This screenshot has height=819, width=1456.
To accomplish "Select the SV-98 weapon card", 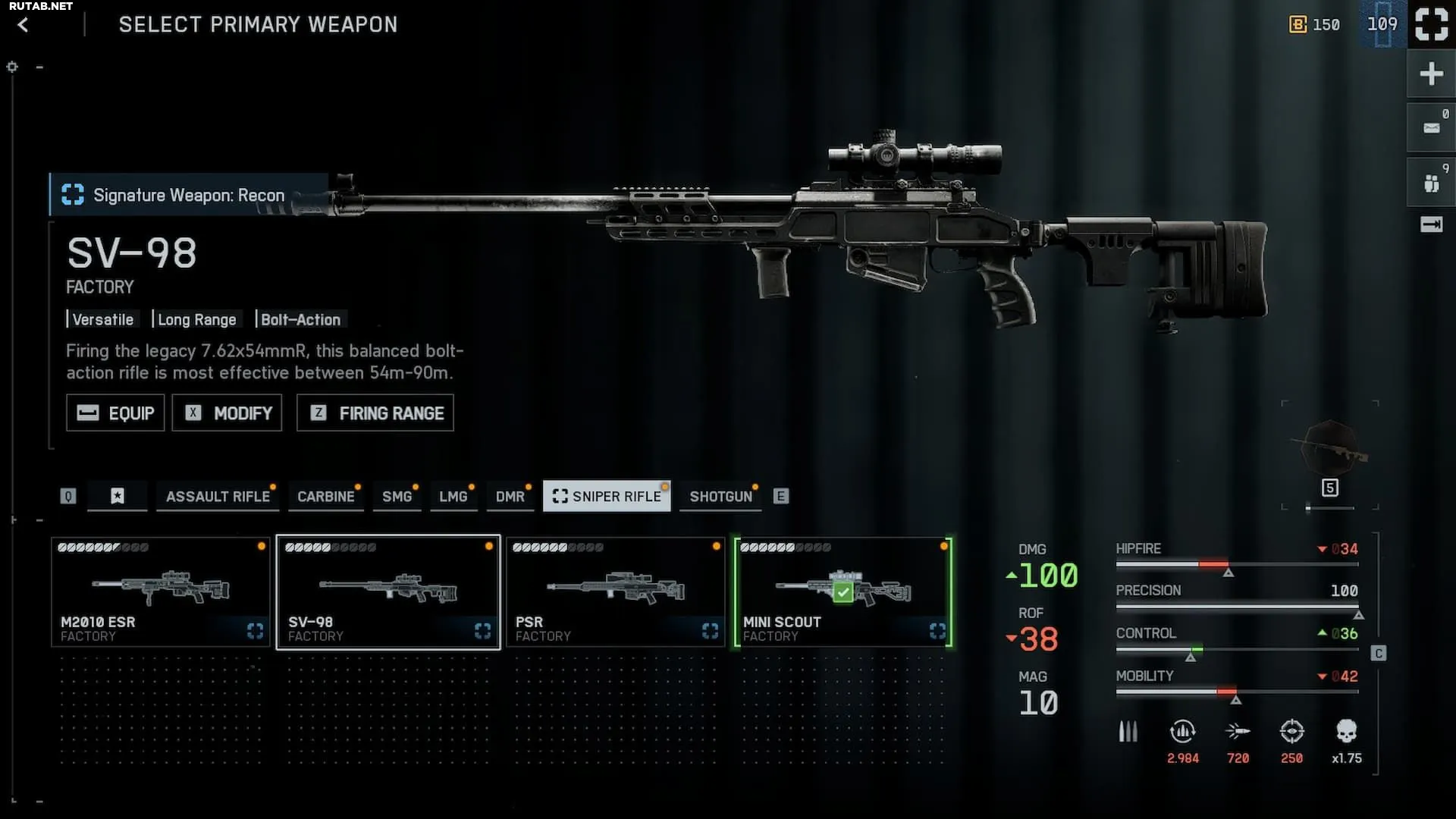I will [388, 592].
